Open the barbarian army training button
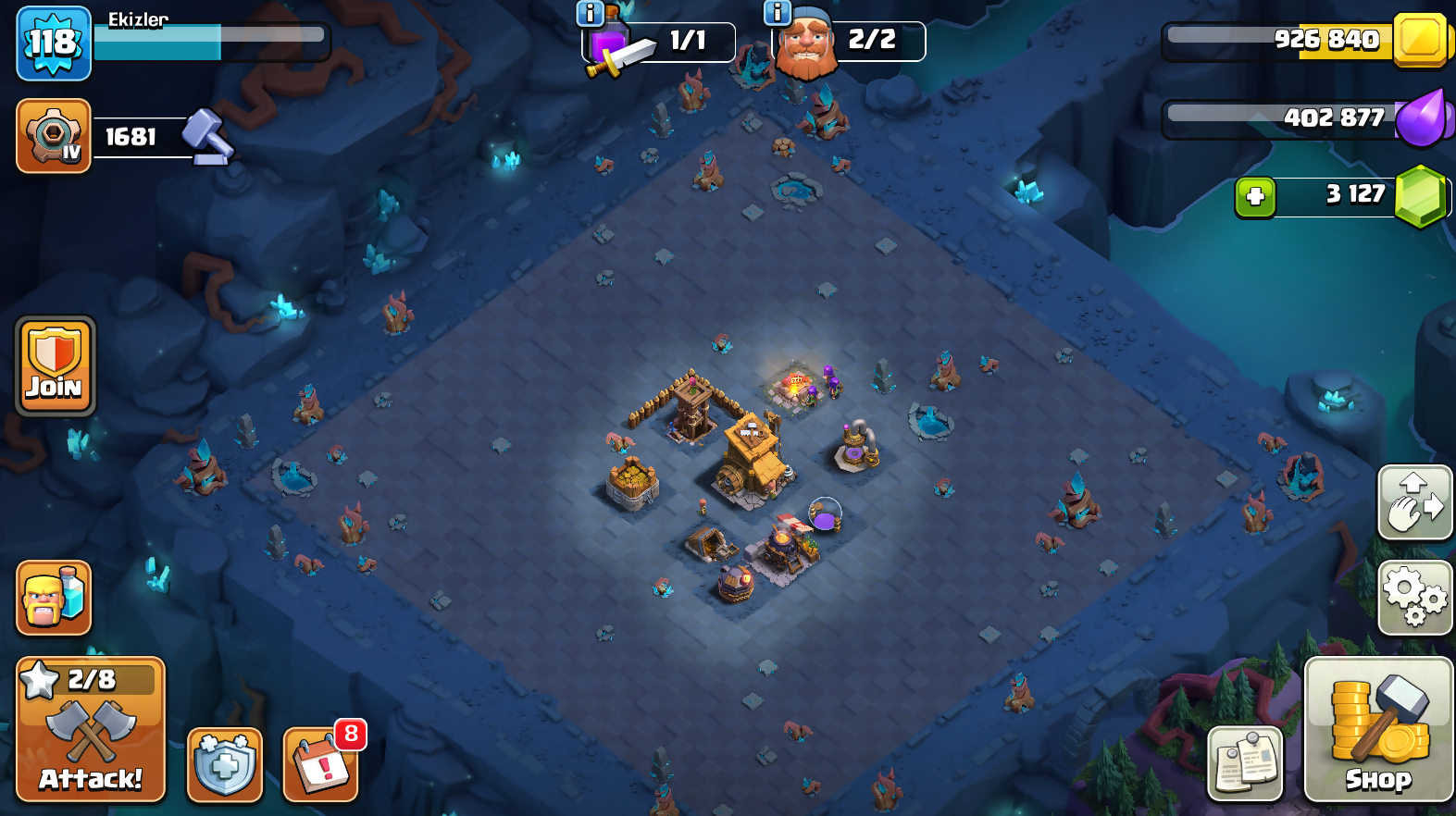The width and height of the screenshot is (1456, 816). click(54, 598)
